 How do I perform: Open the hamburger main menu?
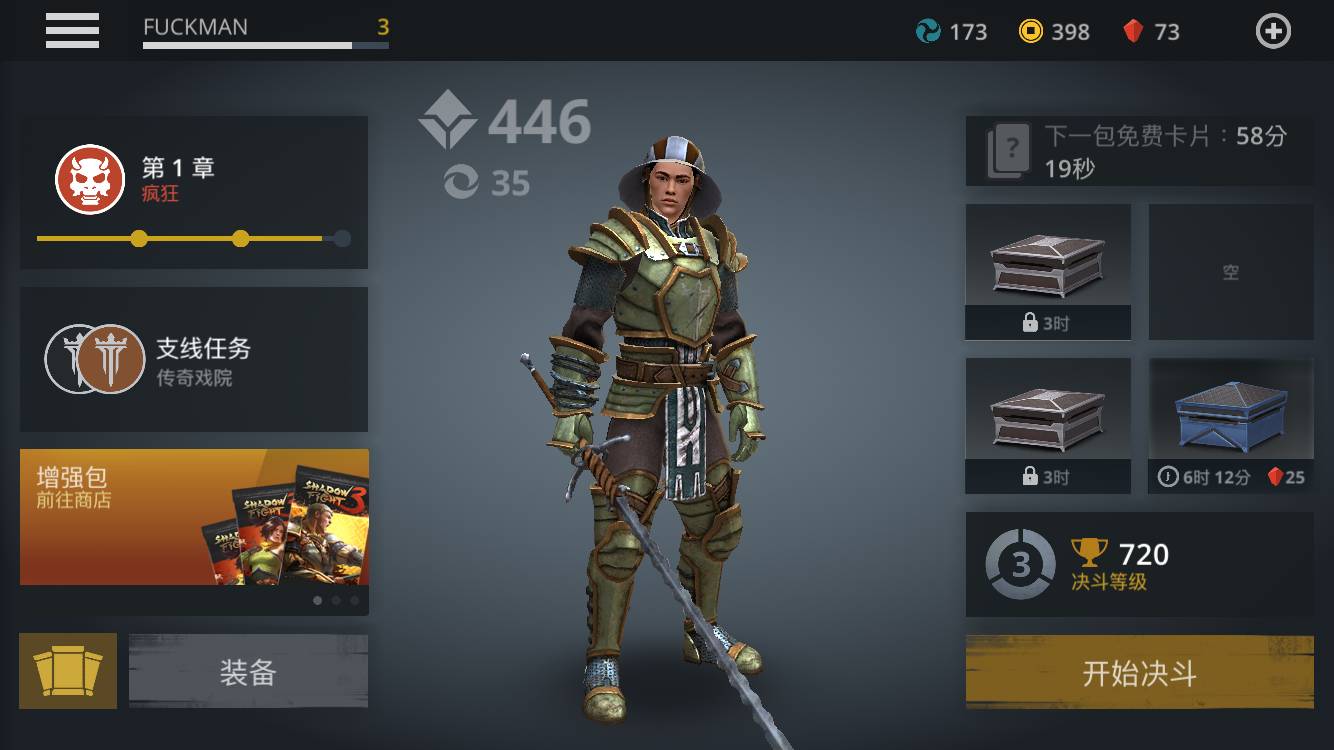[72, 30]
